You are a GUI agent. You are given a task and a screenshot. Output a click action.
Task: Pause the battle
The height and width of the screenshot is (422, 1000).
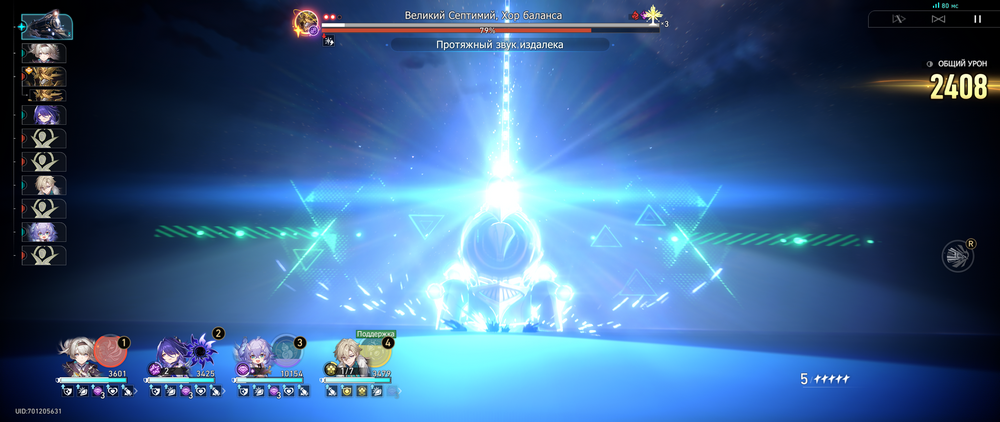point(977,19)
